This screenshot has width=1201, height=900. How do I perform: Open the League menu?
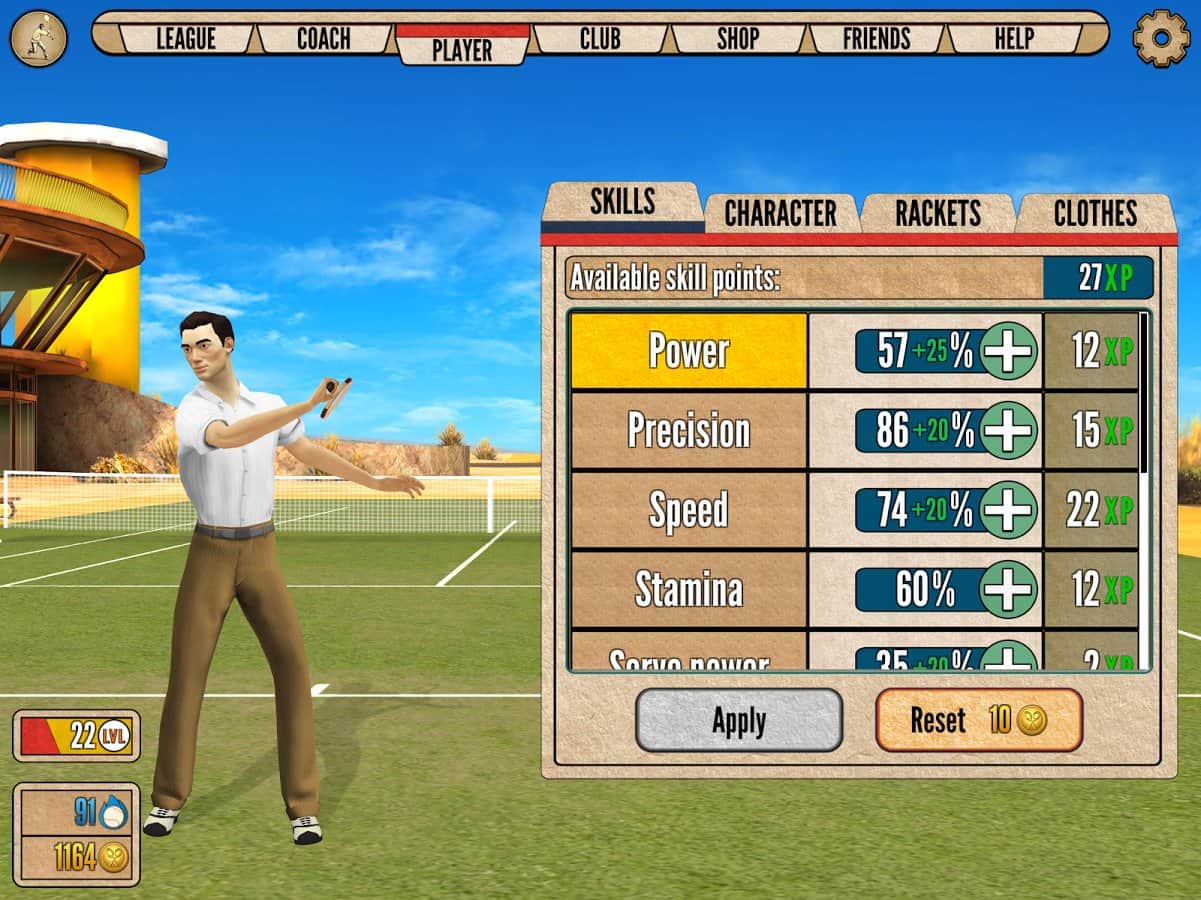pyautogui.click(x=187, y=39)
